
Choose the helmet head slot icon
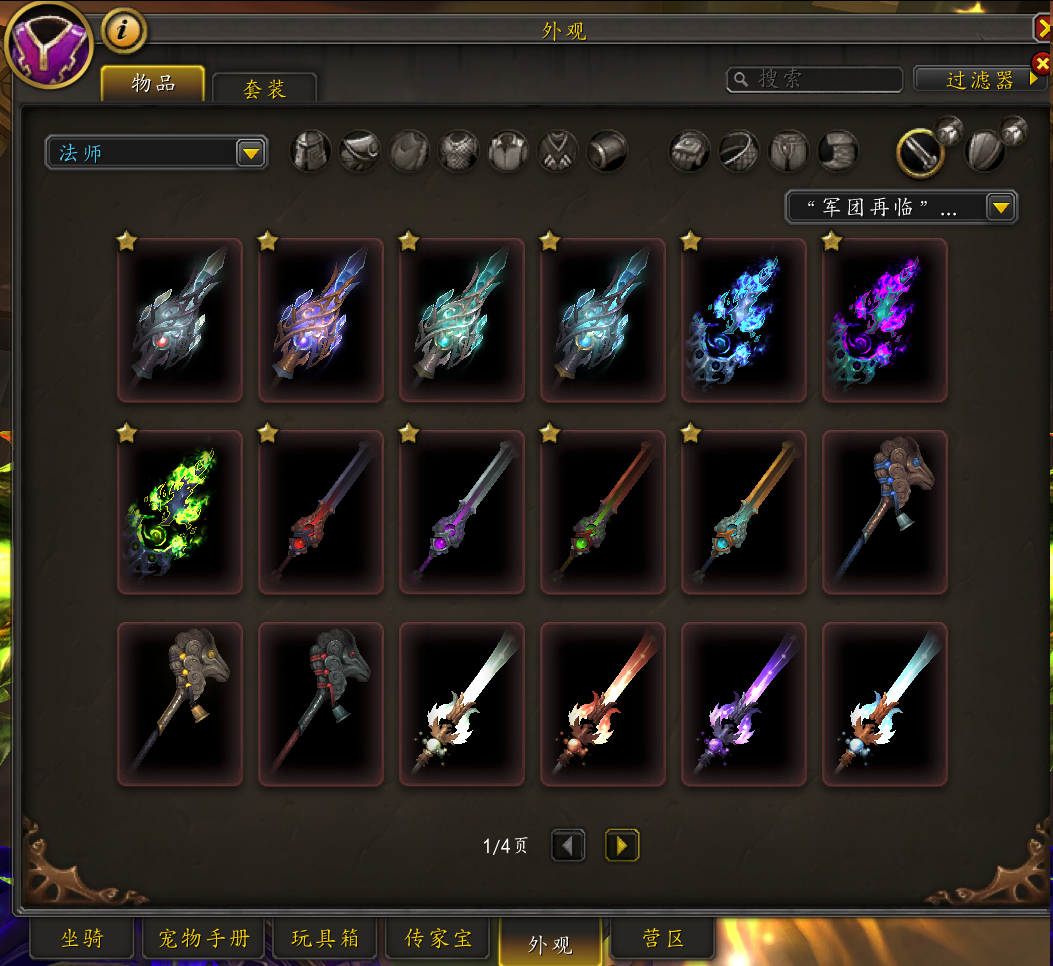click(x=310, y=152)
